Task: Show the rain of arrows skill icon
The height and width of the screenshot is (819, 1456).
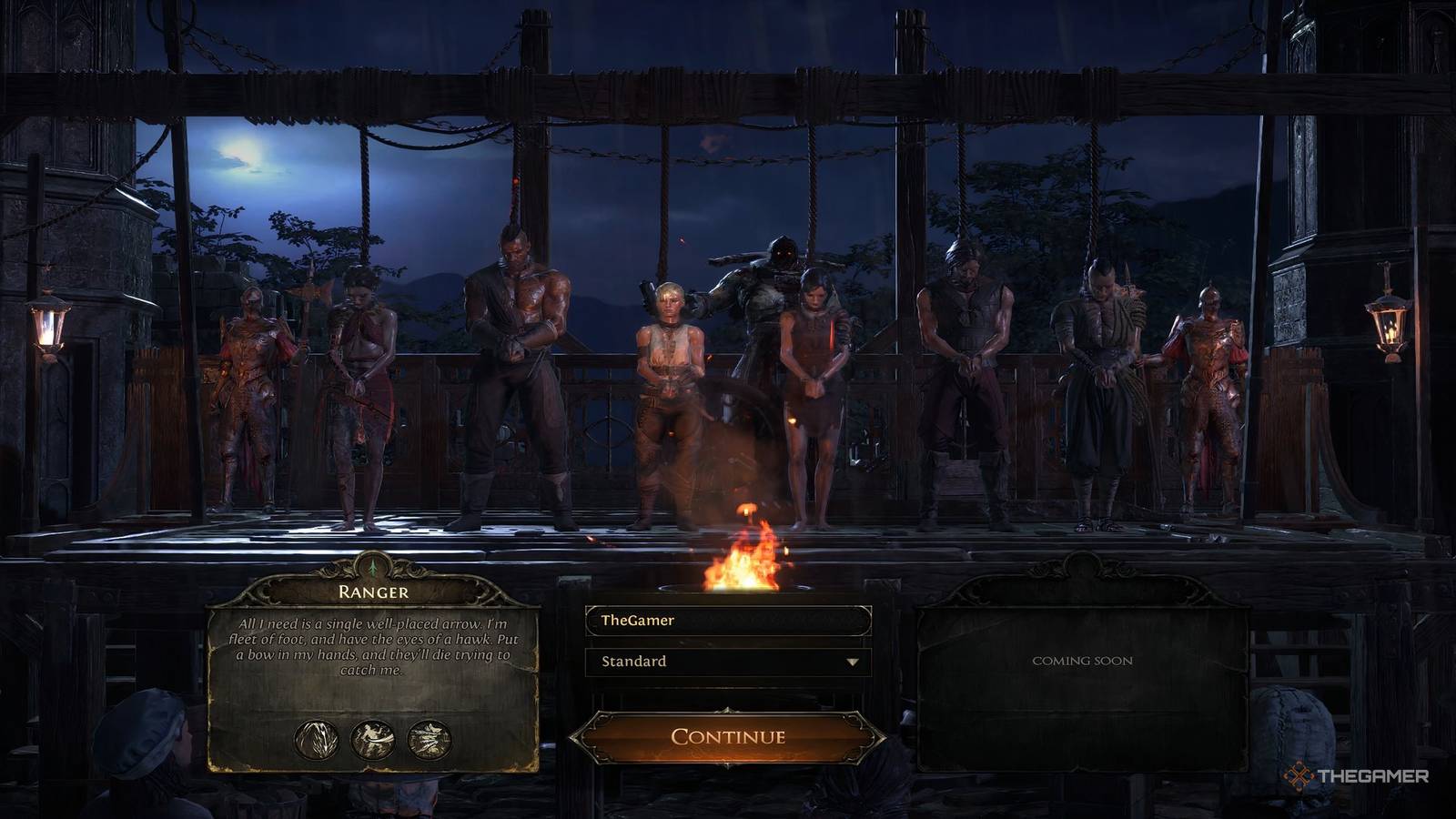Action: click(317, 740)
